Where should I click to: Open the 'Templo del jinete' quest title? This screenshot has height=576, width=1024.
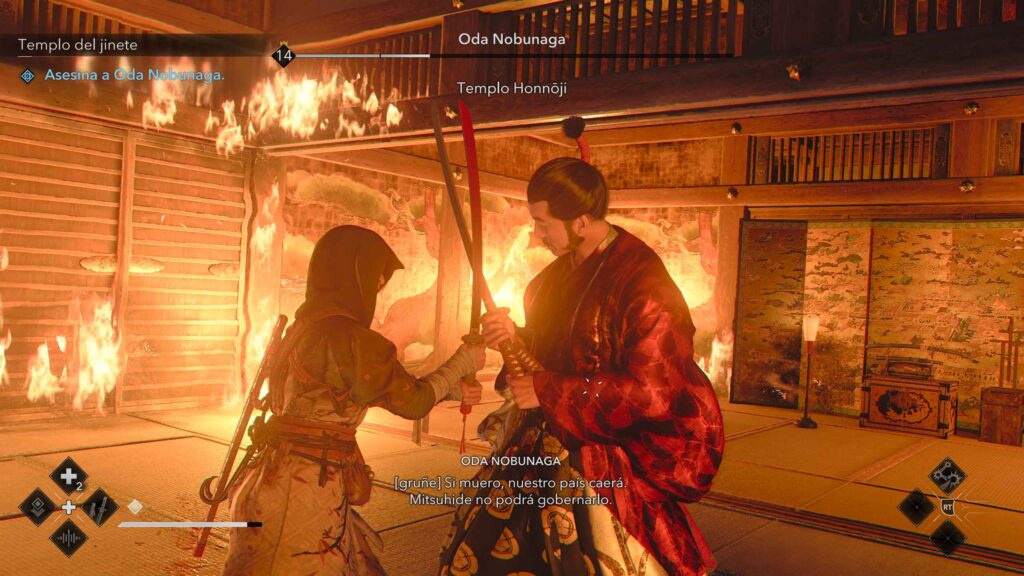point(77,44)
